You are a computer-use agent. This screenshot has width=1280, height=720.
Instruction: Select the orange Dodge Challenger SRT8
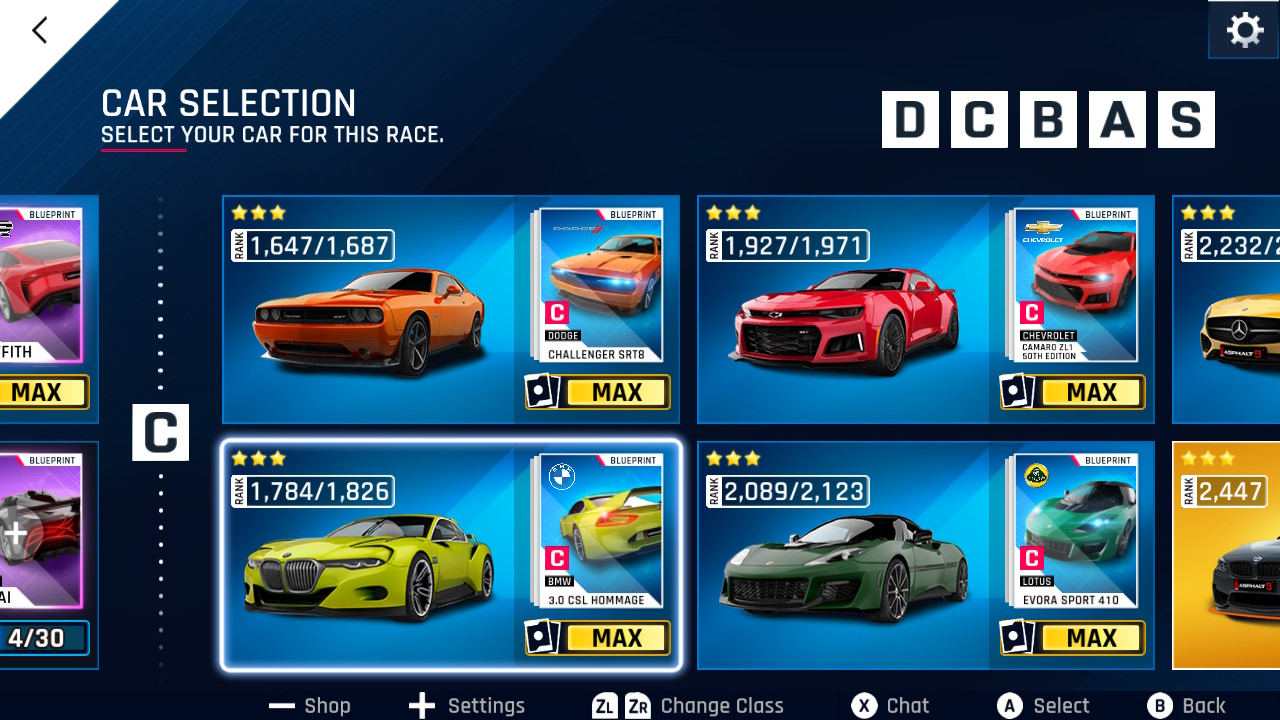368,320
